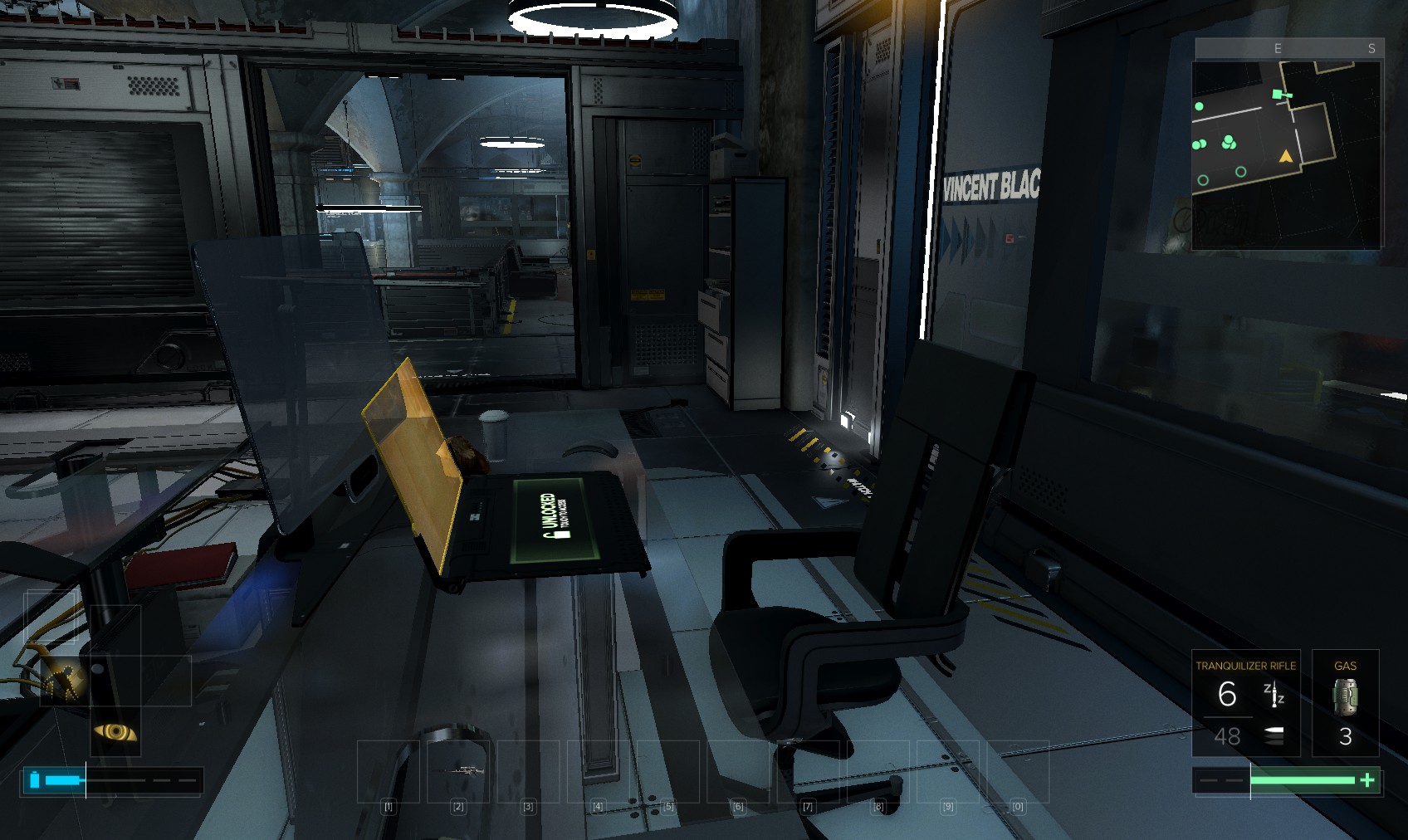The image size is (1408, 840).
Task: Choose the Gas grenade slot
Action: (x=1345, y=703)
